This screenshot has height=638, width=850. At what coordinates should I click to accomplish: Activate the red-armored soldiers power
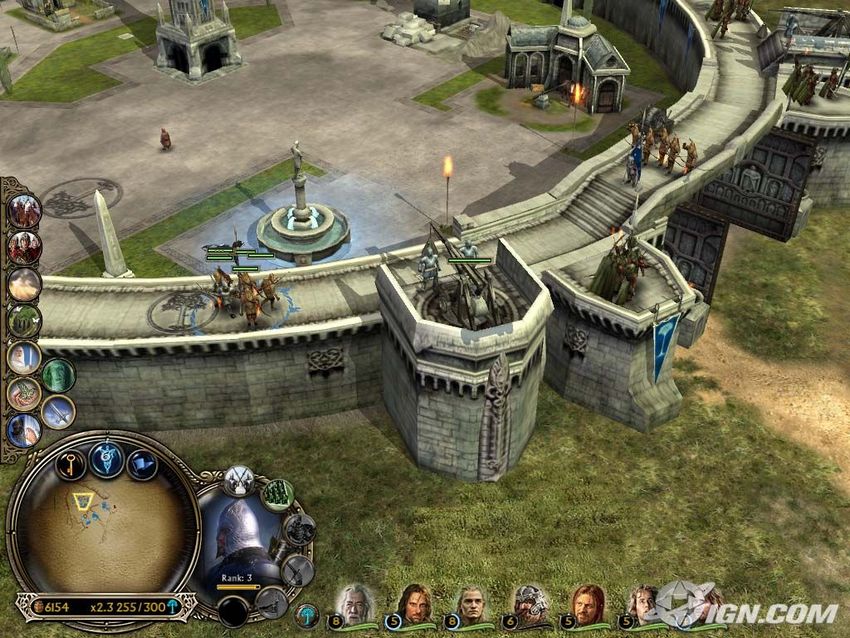[24, 247]
